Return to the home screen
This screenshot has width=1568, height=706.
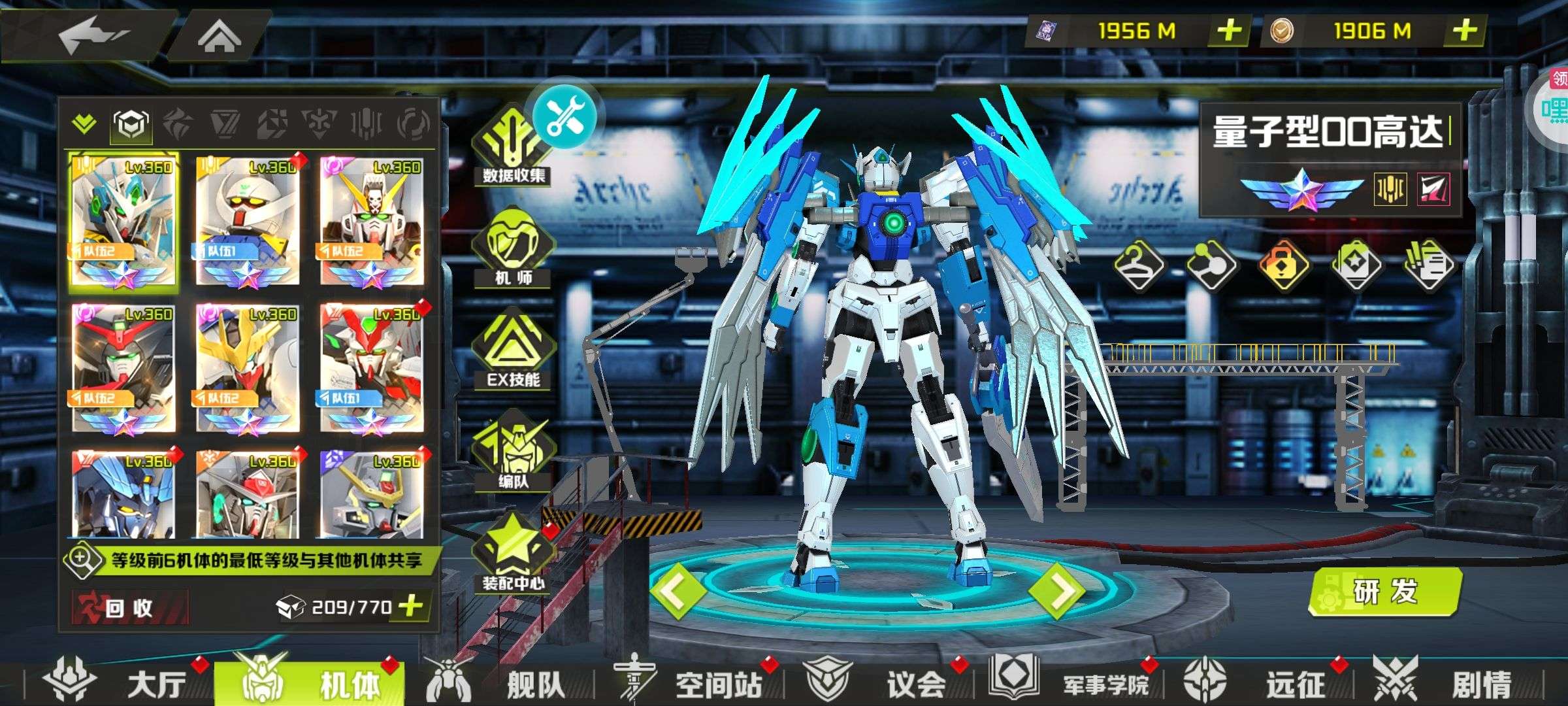tap(220, 36)
